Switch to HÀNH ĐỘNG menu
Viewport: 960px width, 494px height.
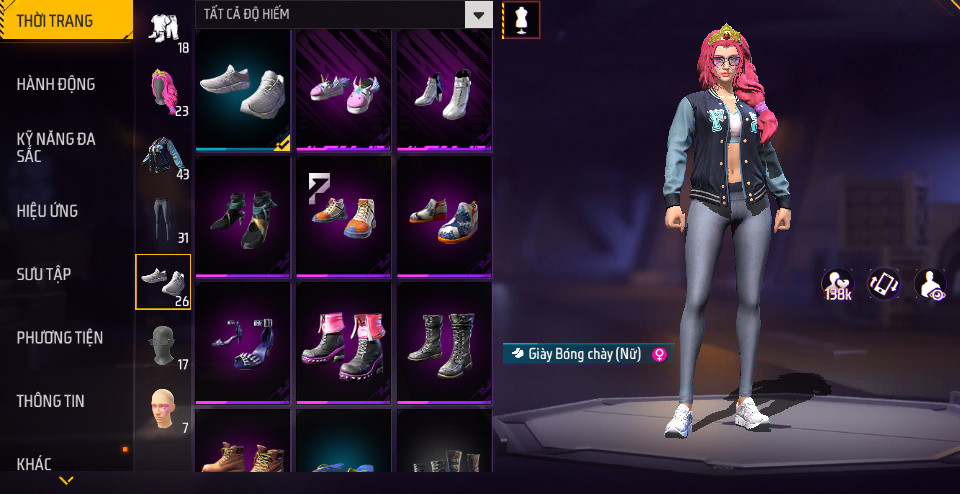coord(56,84)
